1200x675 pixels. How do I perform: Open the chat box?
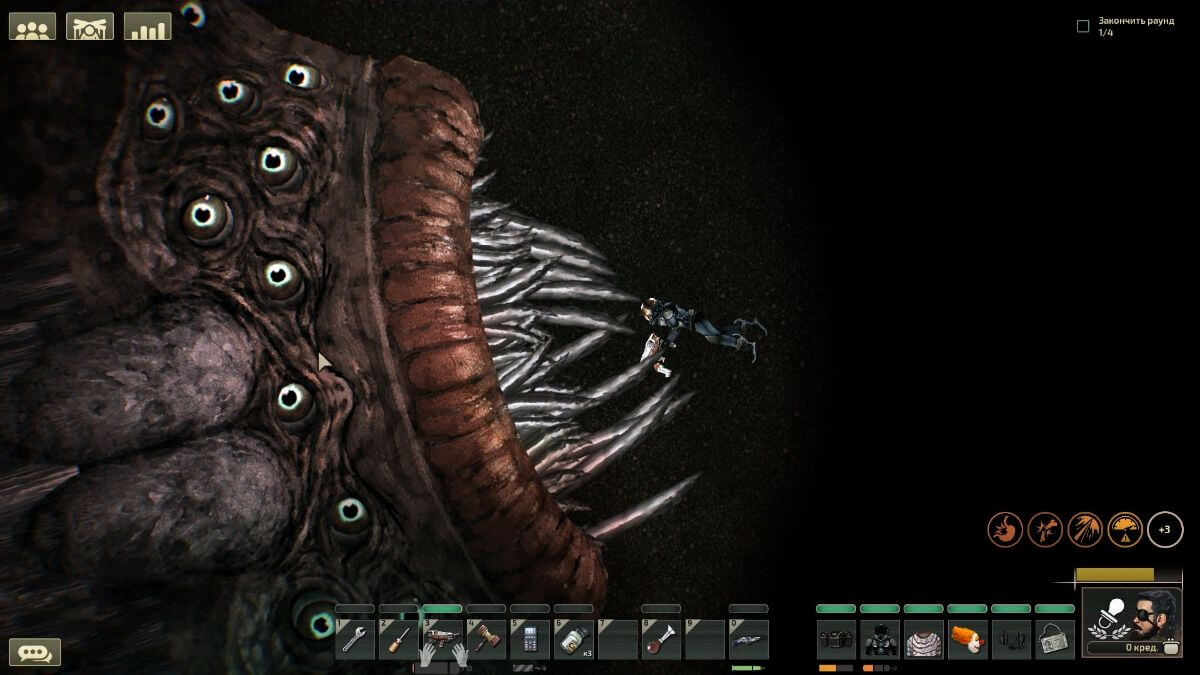click(35, 652)
